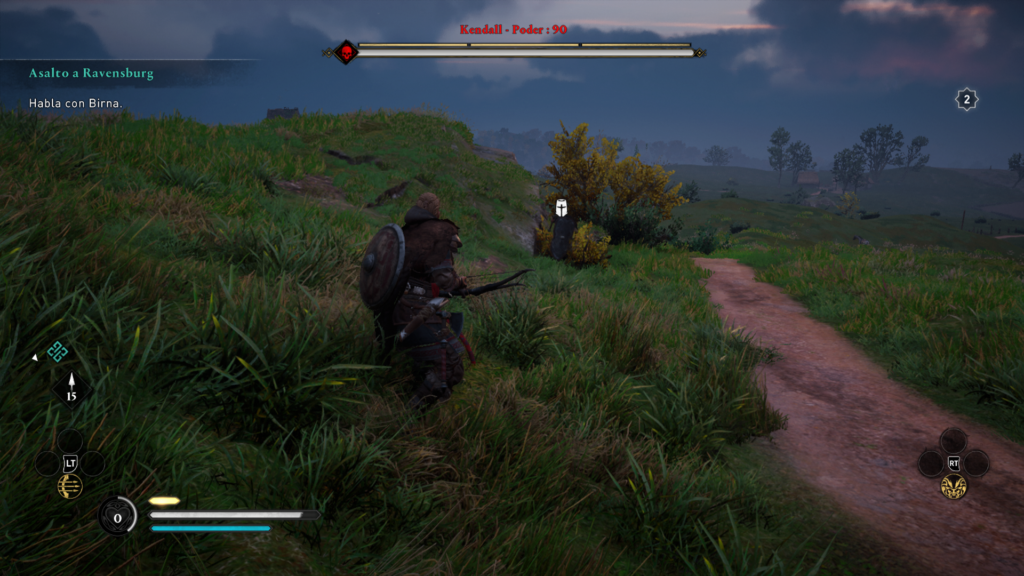1024x576 pixels.
Task: Use the heart ration pouch icon
Action: point(117,516)
